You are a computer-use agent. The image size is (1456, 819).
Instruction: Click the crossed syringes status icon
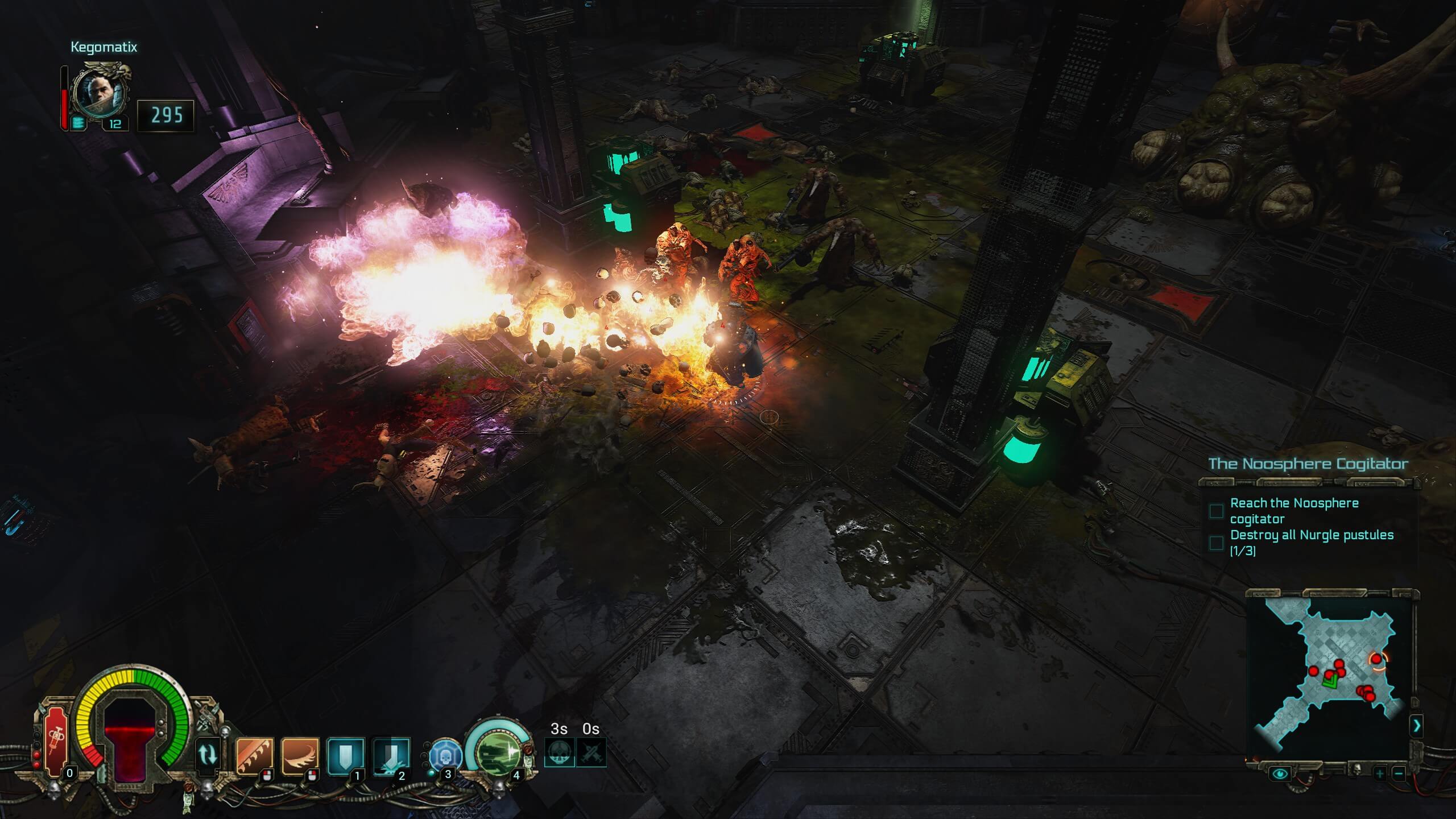click(591, 752)
